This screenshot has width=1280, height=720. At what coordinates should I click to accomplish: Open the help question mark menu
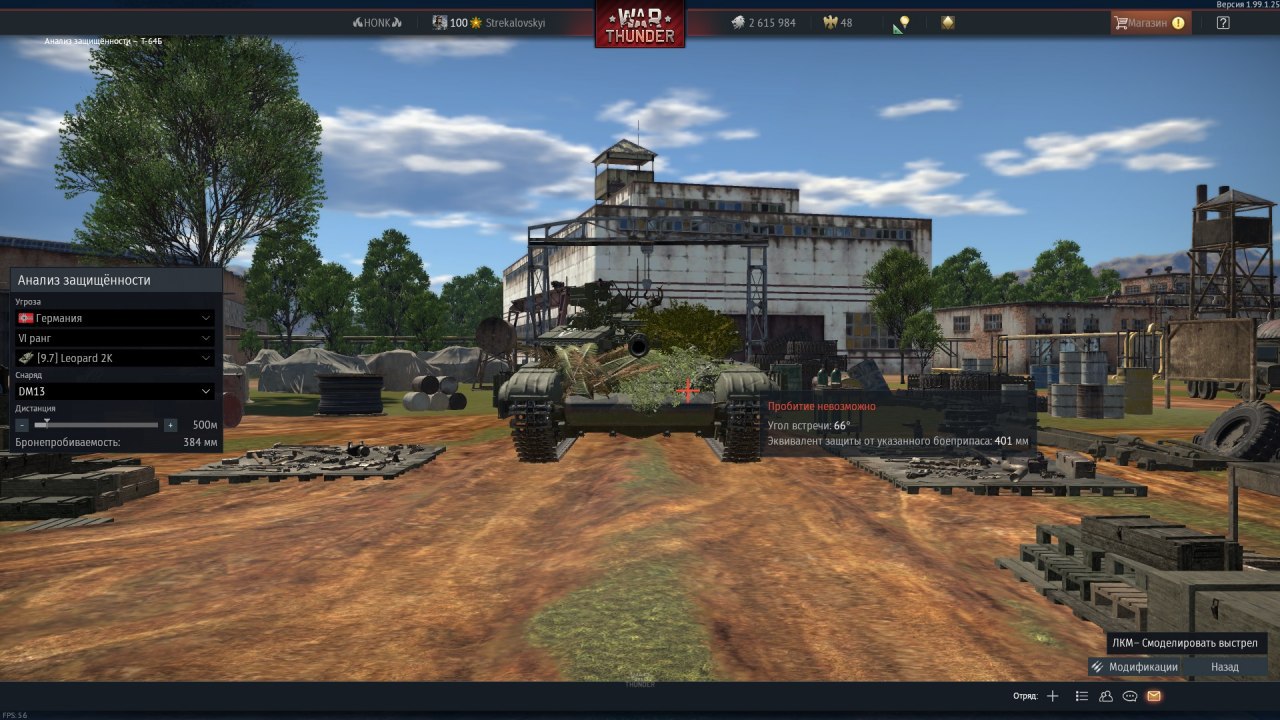tap(1223, 22)
